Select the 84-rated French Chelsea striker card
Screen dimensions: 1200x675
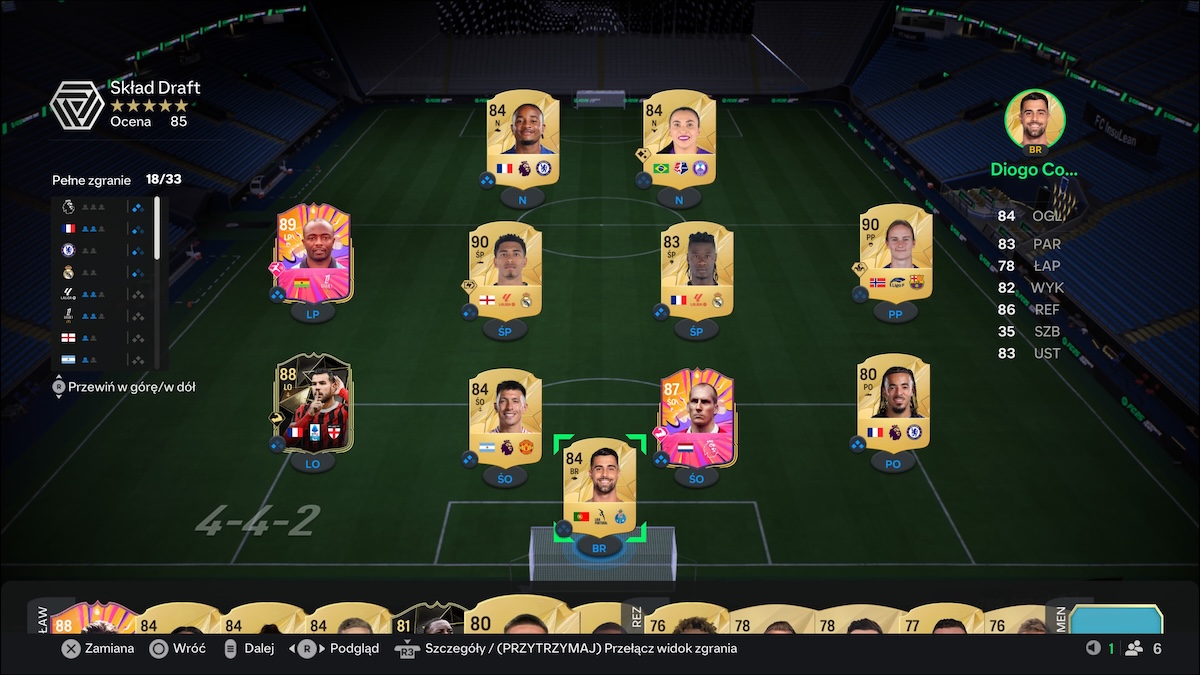(x=521, y=136)
